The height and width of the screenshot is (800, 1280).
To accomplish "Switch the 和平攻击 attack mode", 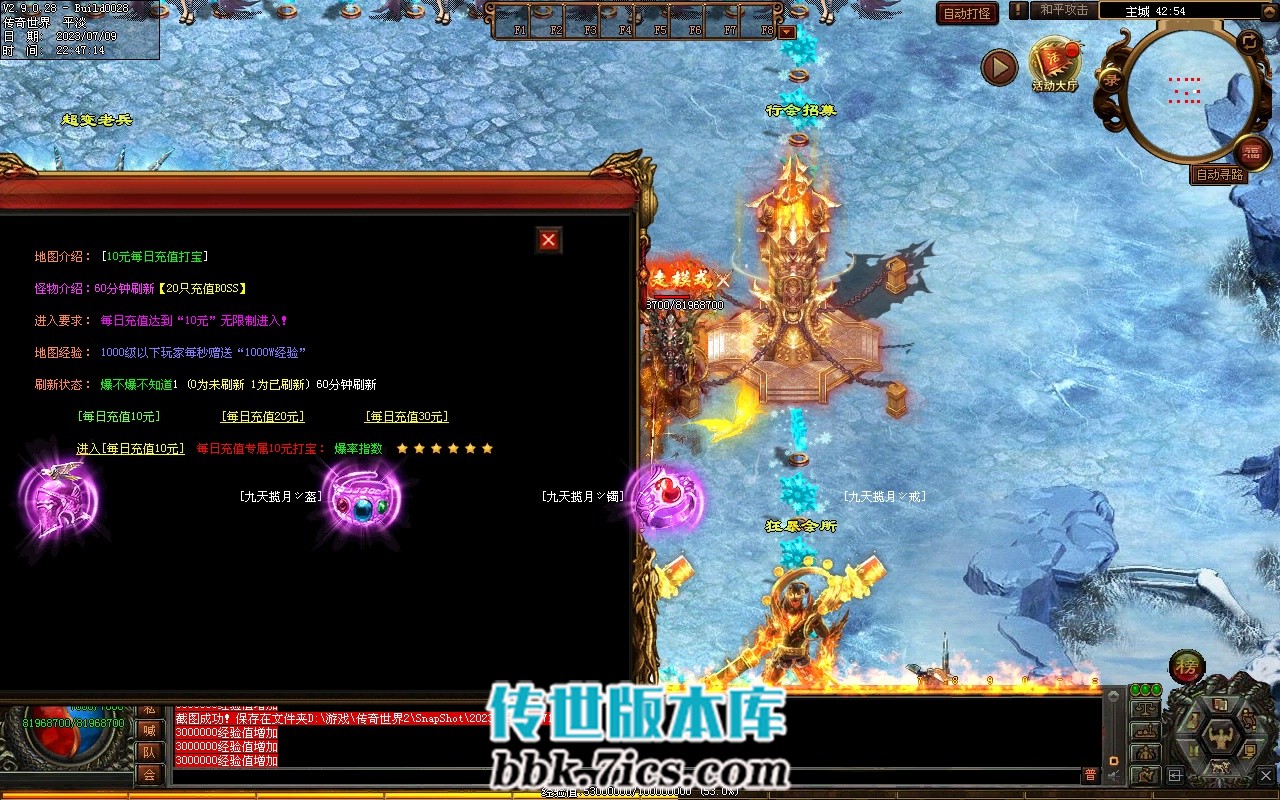I will tap(1062, 10).
